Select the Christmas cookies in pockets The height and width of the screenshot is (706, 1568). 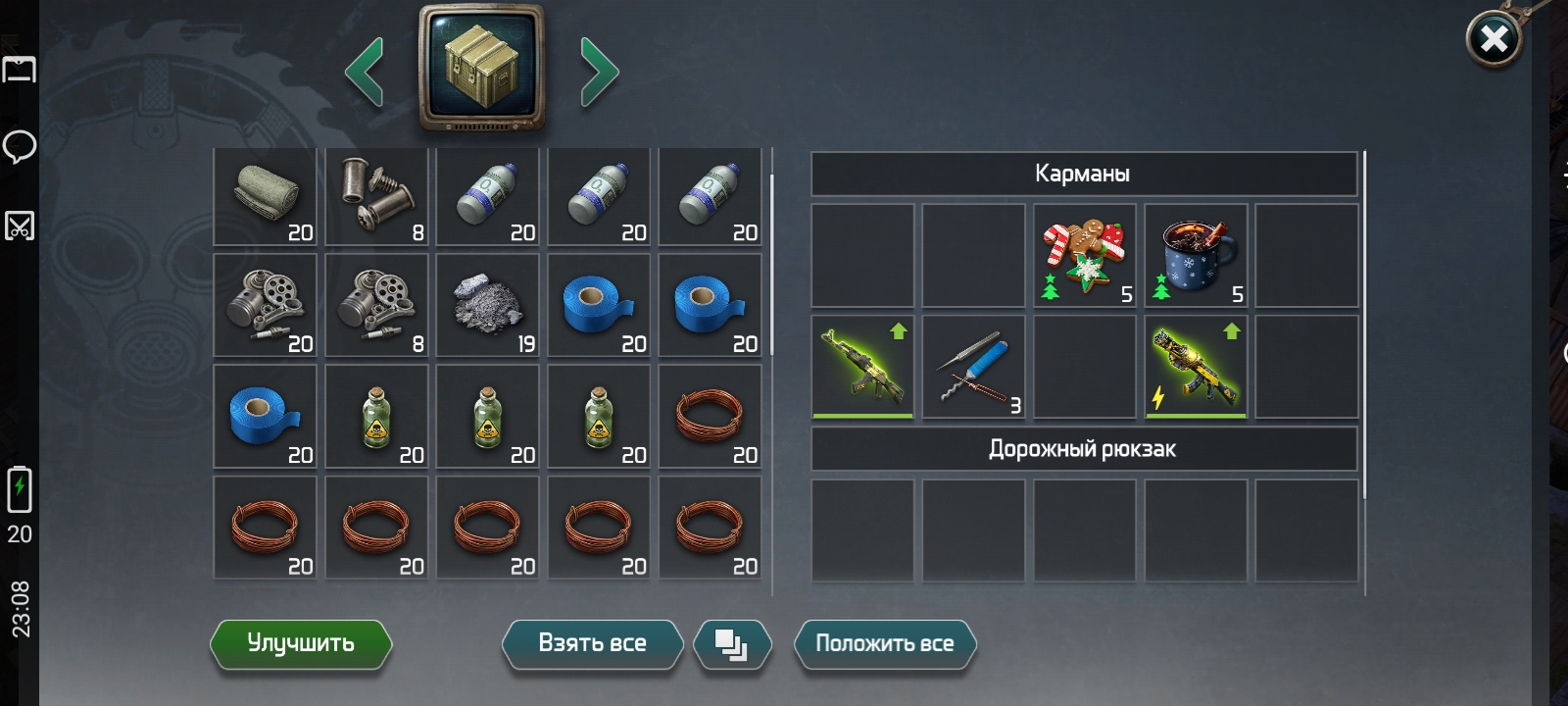pos(1085,255)
